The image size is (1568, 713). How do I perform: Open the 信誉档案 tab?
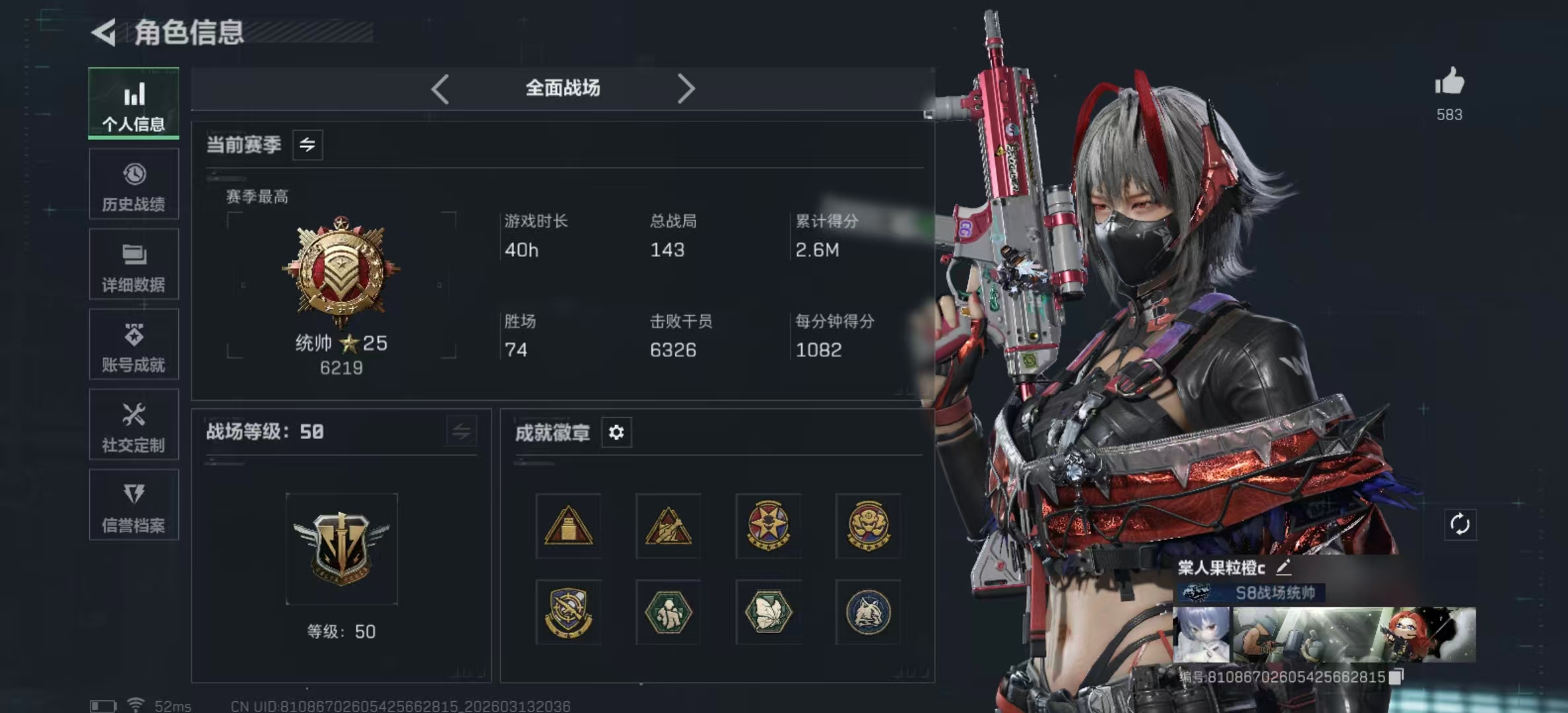133,506
